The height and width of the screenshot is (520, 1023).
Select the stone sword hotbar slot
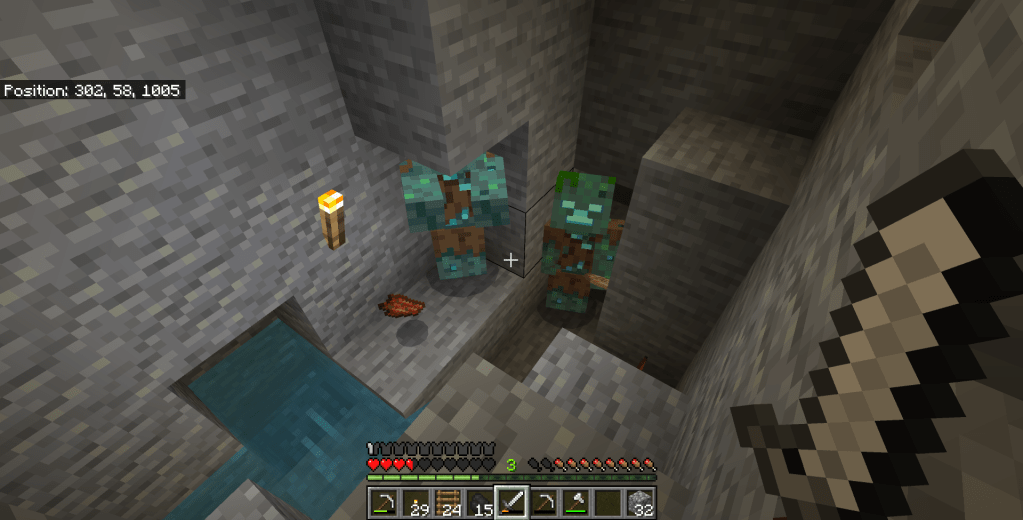point(512,502)
